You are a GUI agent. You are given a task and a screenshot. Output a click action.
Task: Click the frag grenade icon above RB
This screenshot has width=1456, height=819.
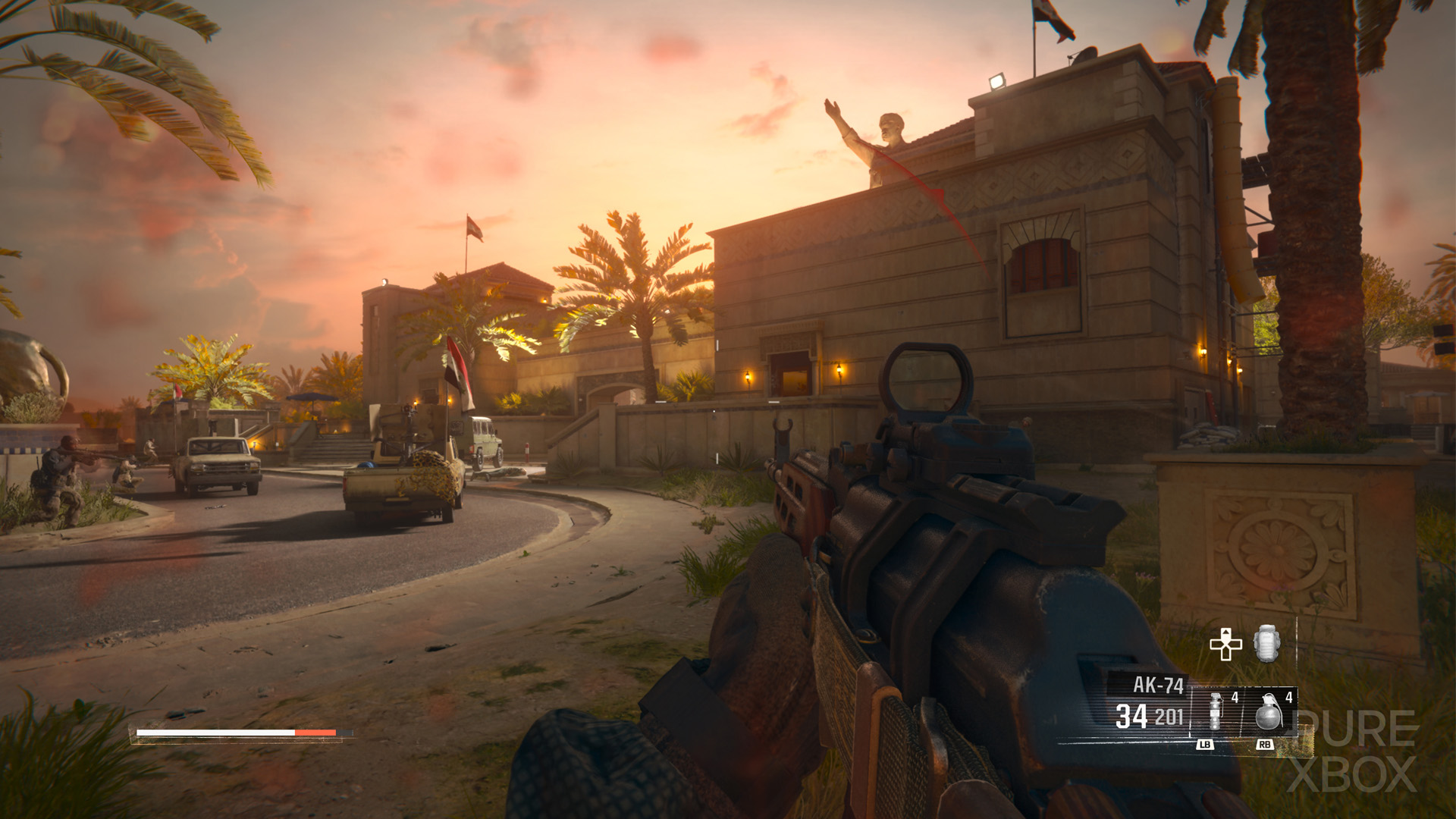1268,714
